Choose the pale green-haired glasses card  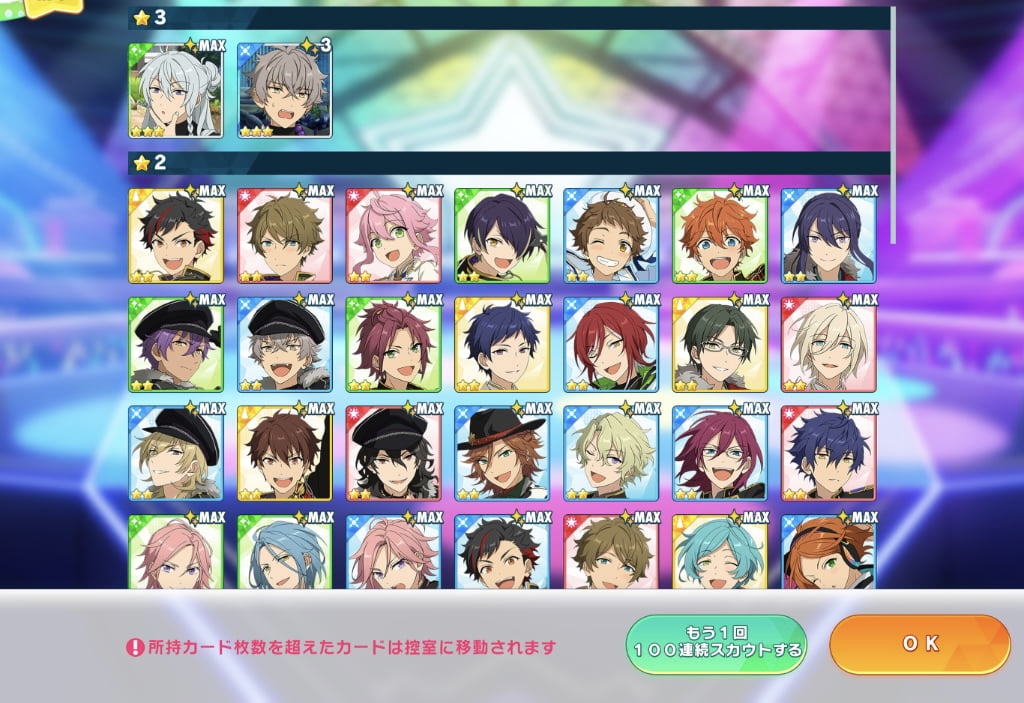coord(611,453)
